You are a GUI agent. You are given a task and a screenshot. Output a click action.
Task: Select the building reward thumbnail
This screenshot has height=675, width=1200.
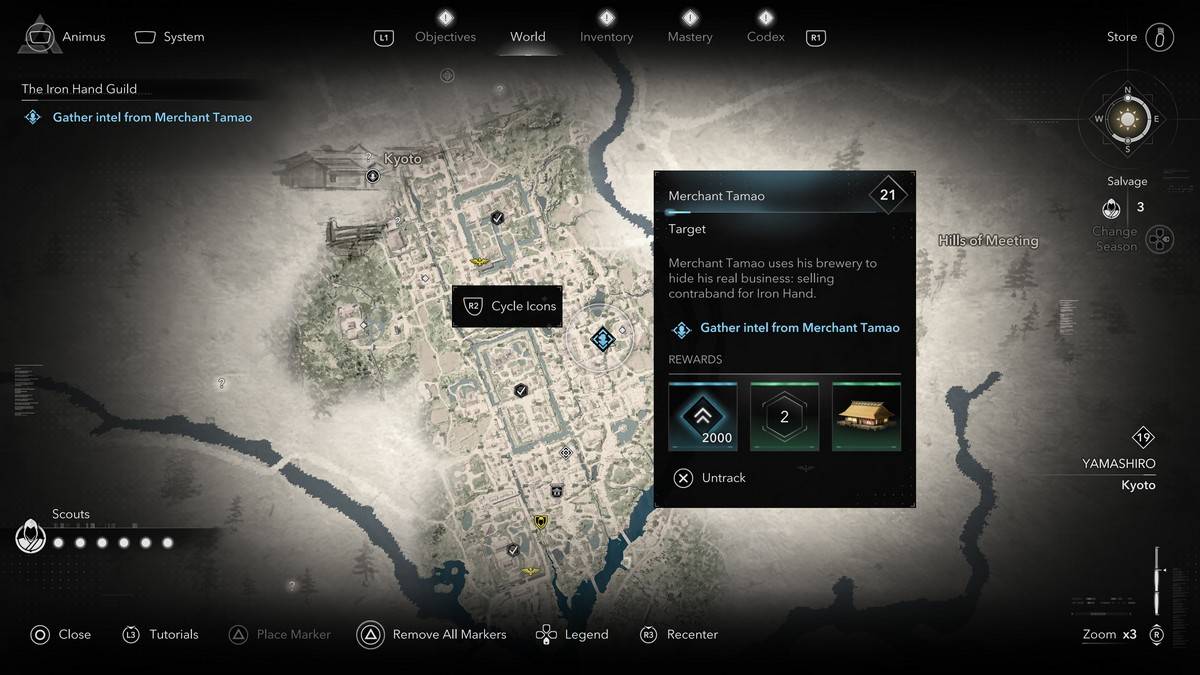click(x=866, y=416)
